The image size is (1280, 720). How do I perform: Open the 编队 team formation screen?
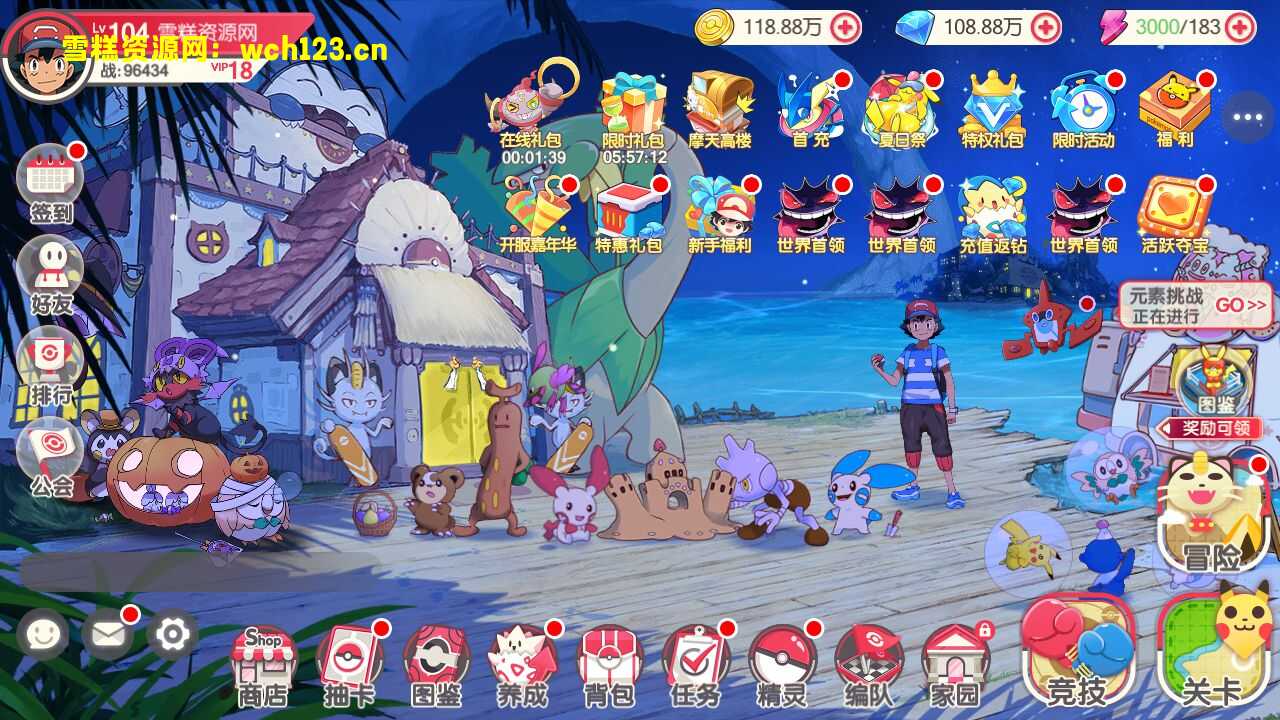(868, 663)
